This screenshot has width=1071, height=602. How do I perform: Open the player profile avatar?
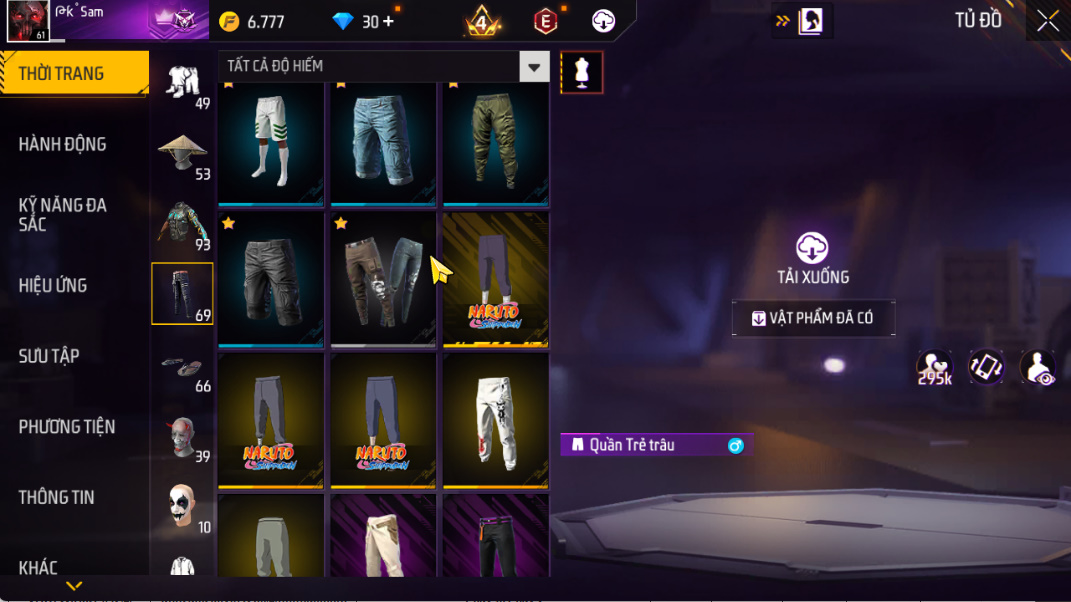pyautogui.click(x=28, y=21)
